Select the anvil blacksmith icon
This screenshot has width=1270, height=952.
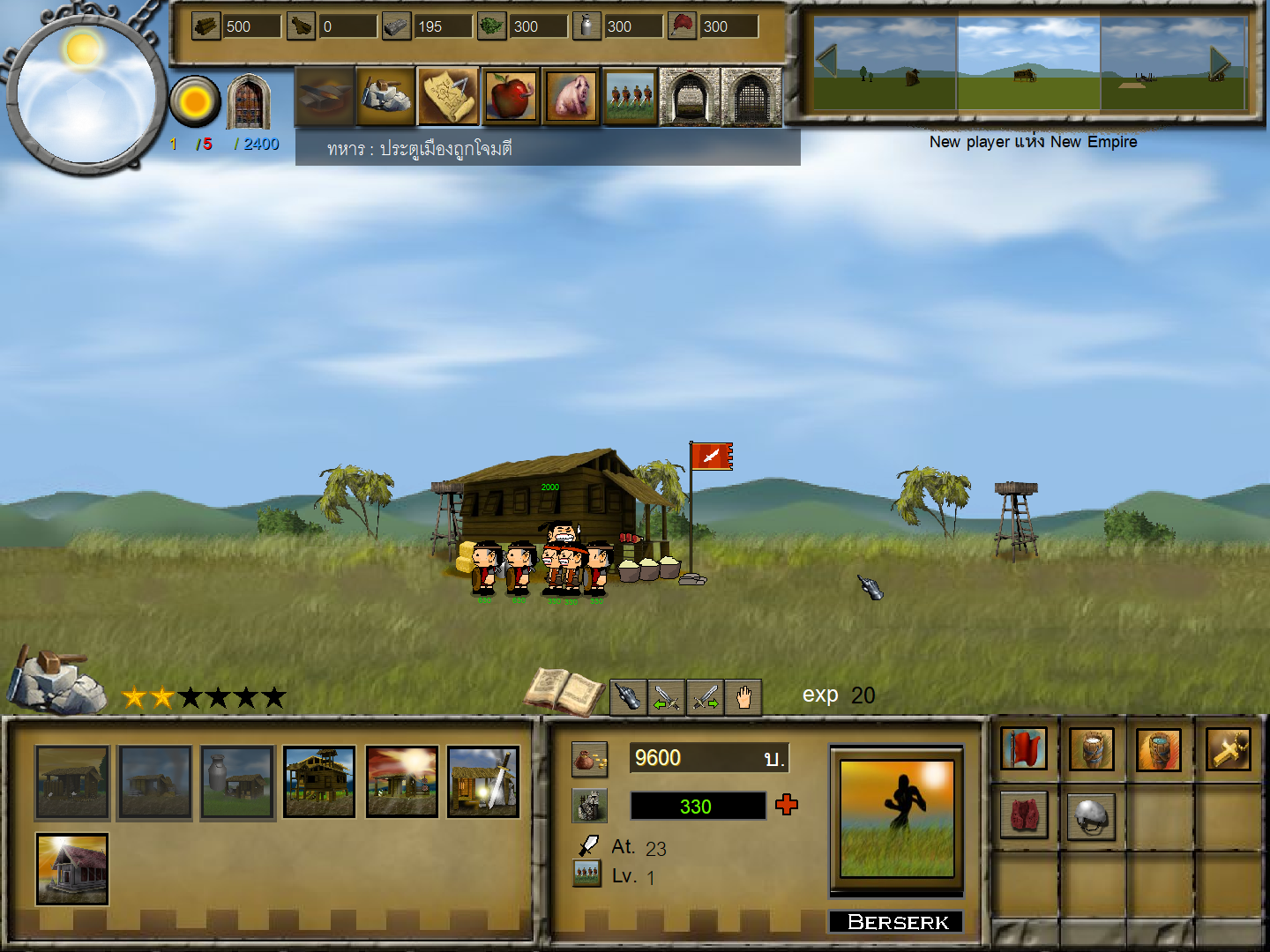[325, 95]
